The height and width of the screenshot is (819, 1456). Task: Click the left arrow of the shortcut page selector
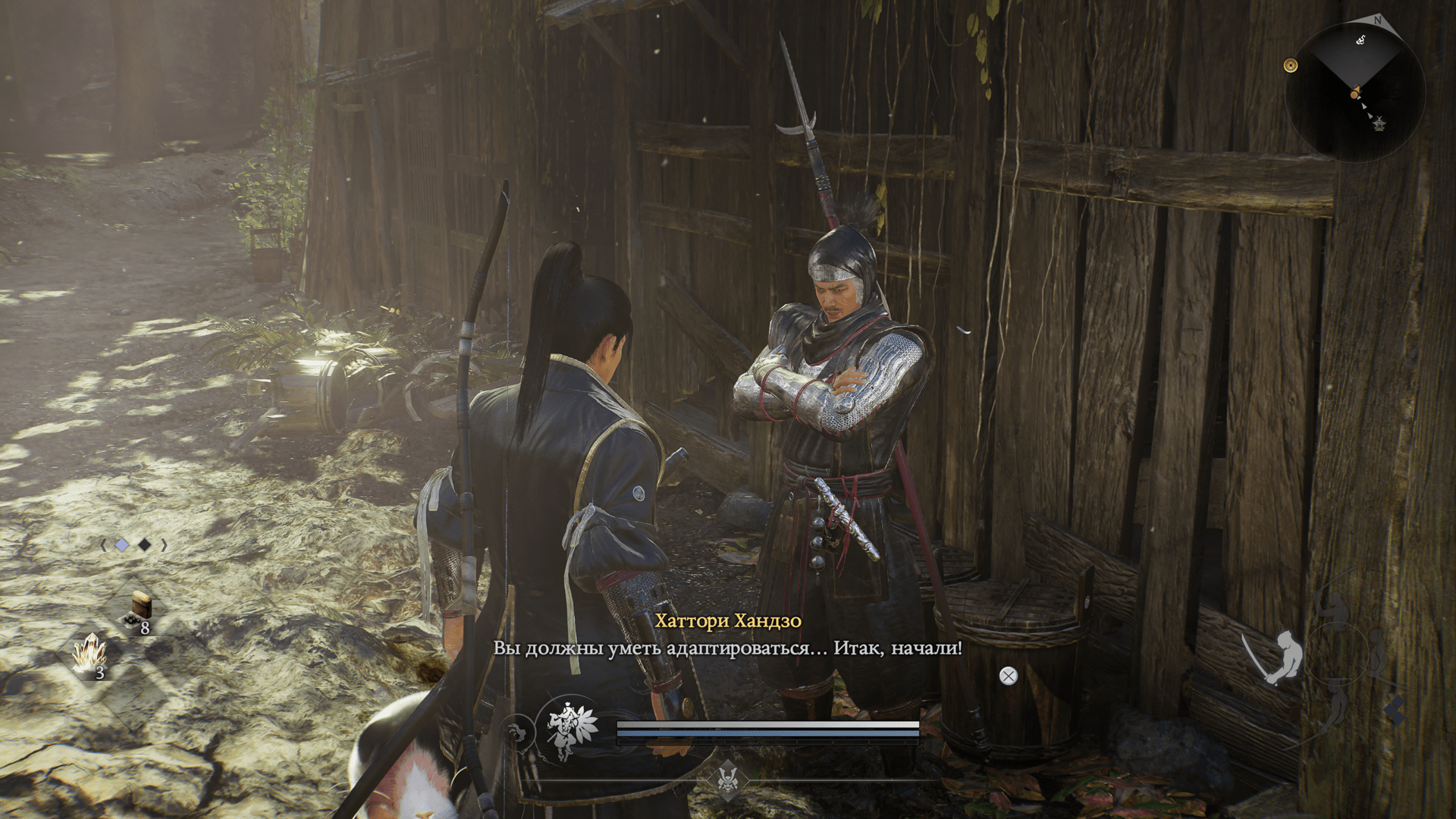(x=104, y=544)
